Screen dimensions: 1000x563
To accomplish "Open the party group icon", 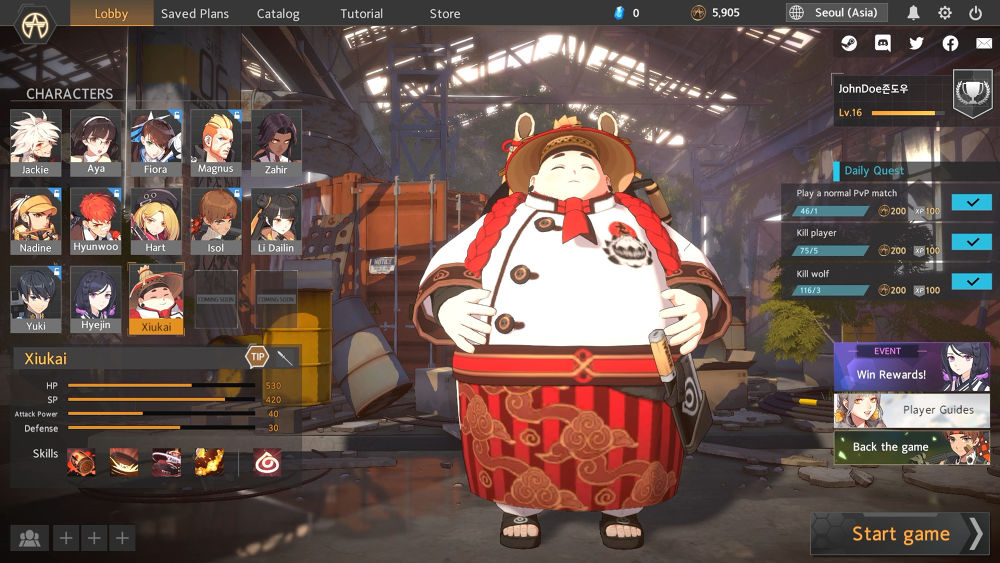I will pyautogui.click(x=30, y=539).
